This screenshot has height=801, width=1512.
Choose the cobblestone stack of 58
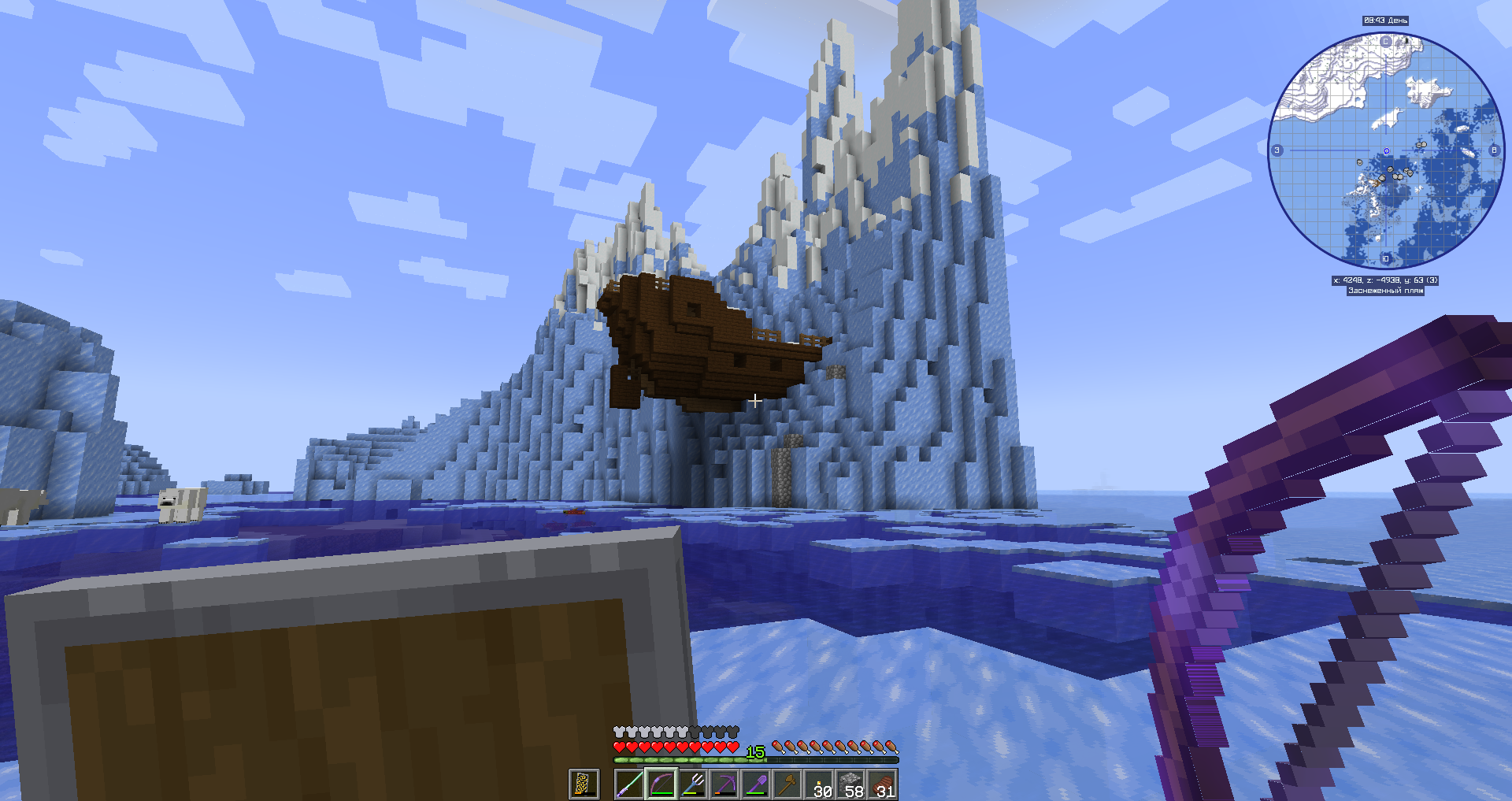coord(851,784)
